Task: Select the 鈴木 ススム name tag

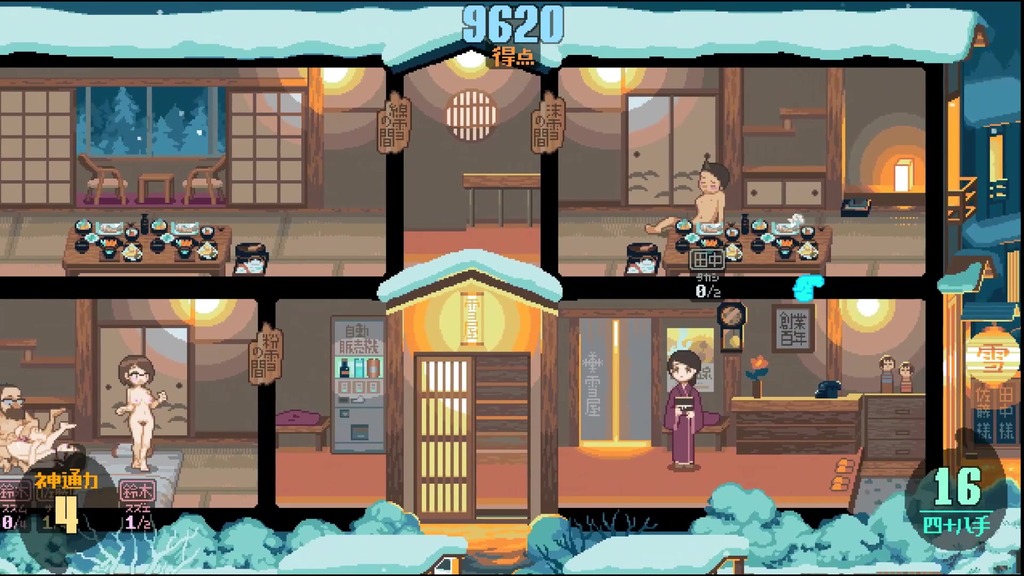Action: (14, 492)
